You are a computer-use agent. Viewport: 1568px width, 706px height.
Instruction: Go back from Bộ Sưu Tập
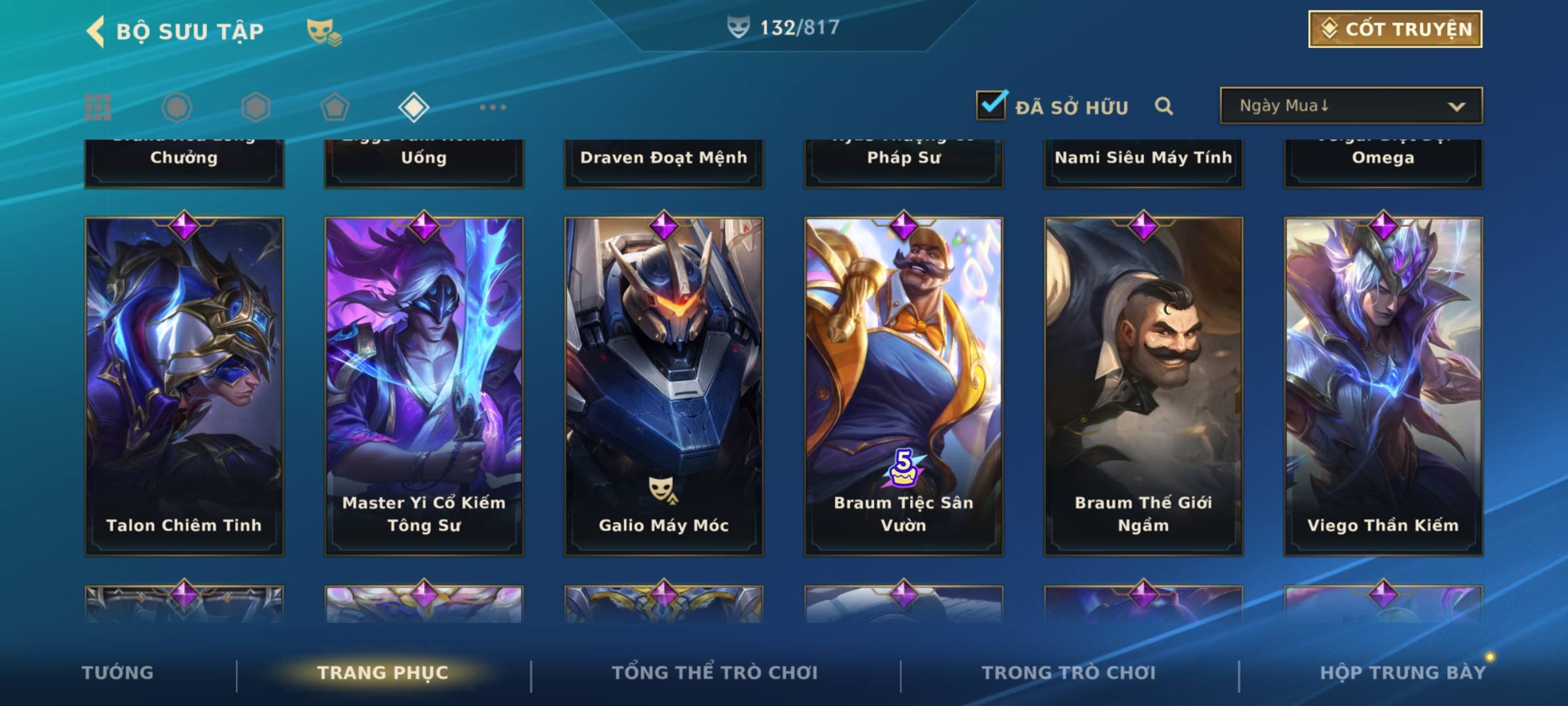pos(96,31)
